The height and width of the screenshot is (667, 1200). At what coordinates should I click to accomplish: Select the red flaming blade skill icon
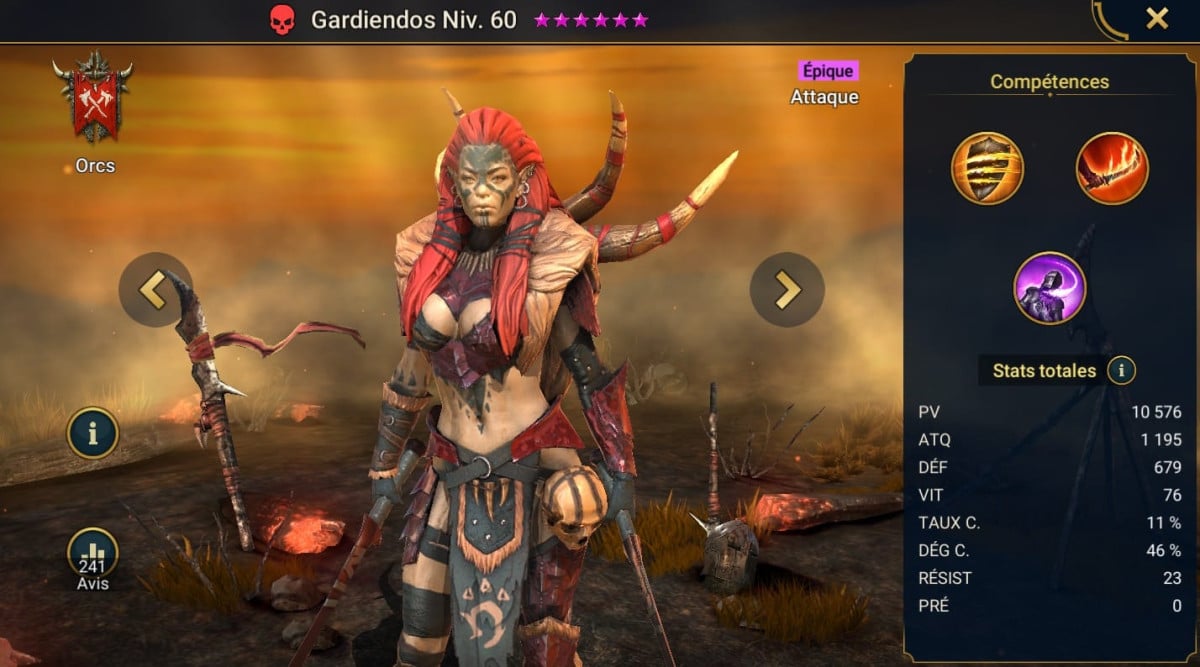pos(1112,168)
